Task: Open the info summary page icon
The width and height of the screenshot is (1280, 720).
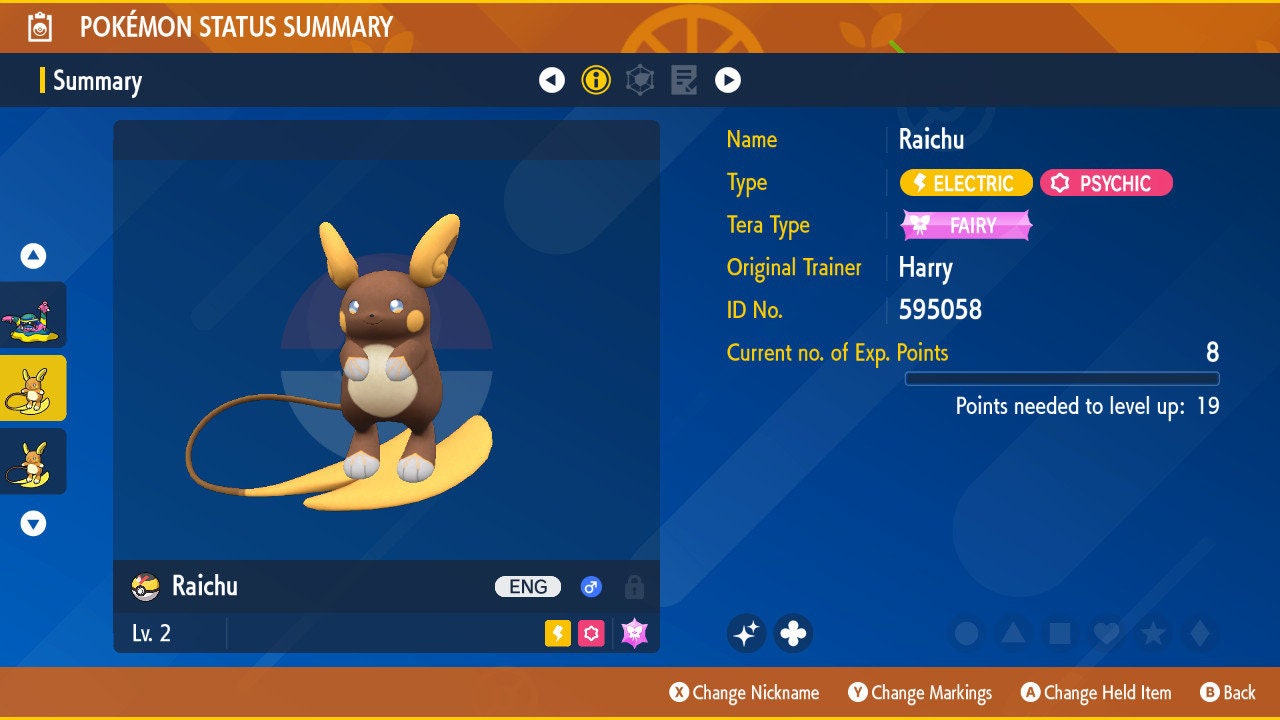Action: pyautogui.click(x=596, y=80)
